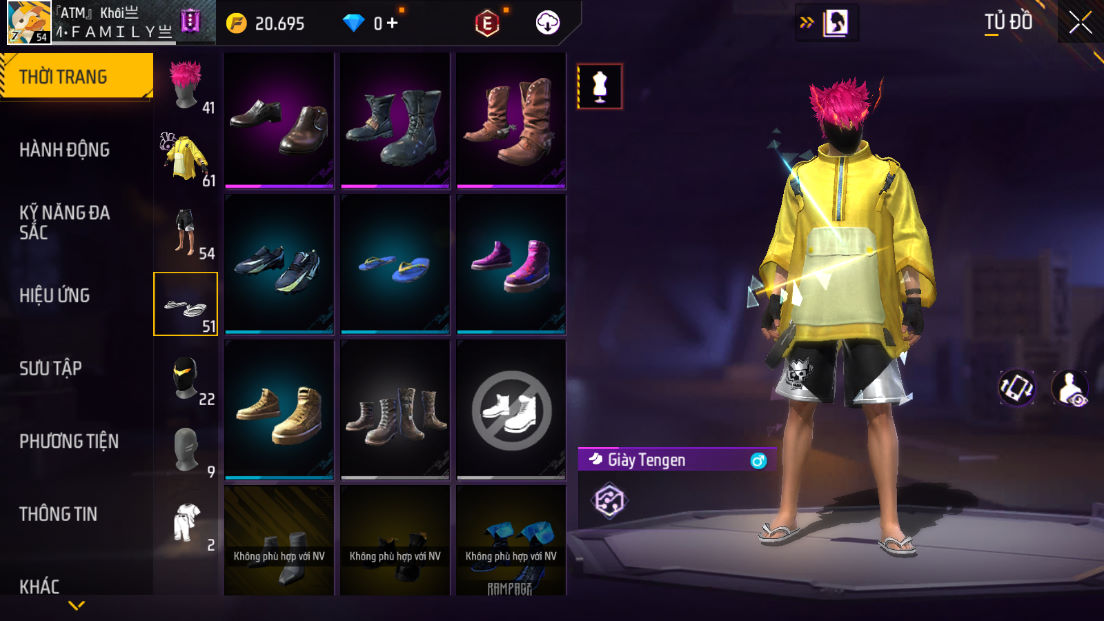The height and width of the screenshot is (621, 1104).
Task: Equip the brown dress shoes
Action: 279,120
